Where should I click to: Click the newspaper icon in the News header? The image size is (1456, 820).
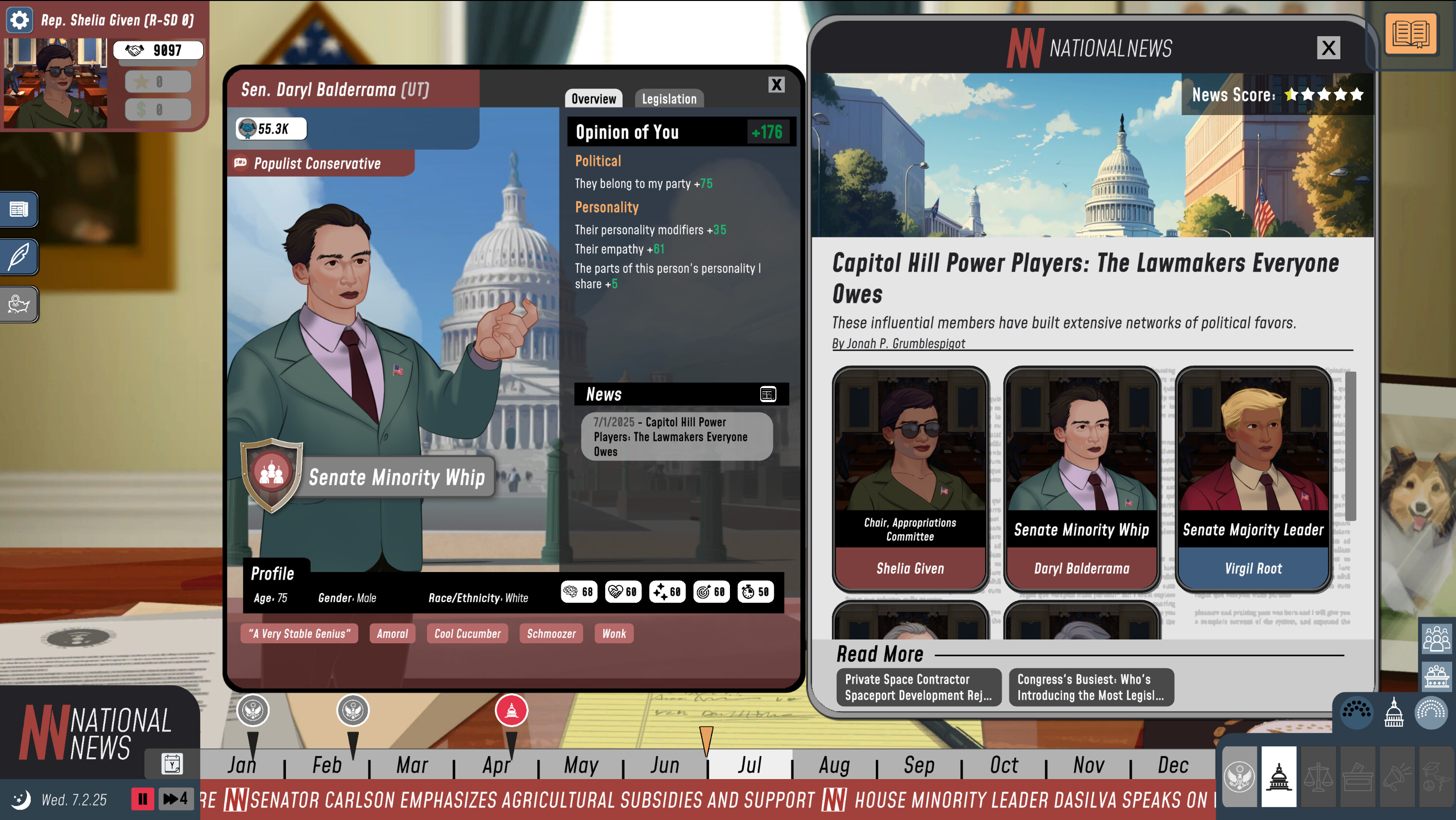(767, 394)
